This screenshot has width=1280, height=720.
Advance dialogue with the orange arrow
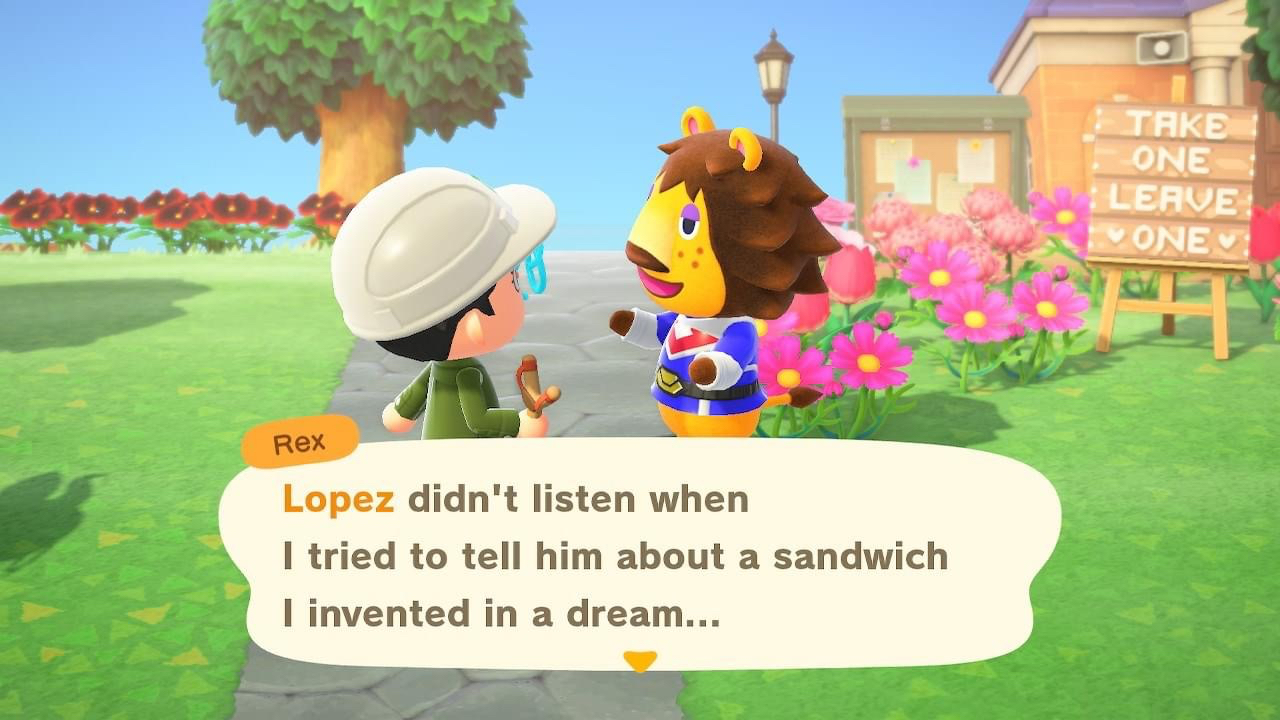[640, 660]
